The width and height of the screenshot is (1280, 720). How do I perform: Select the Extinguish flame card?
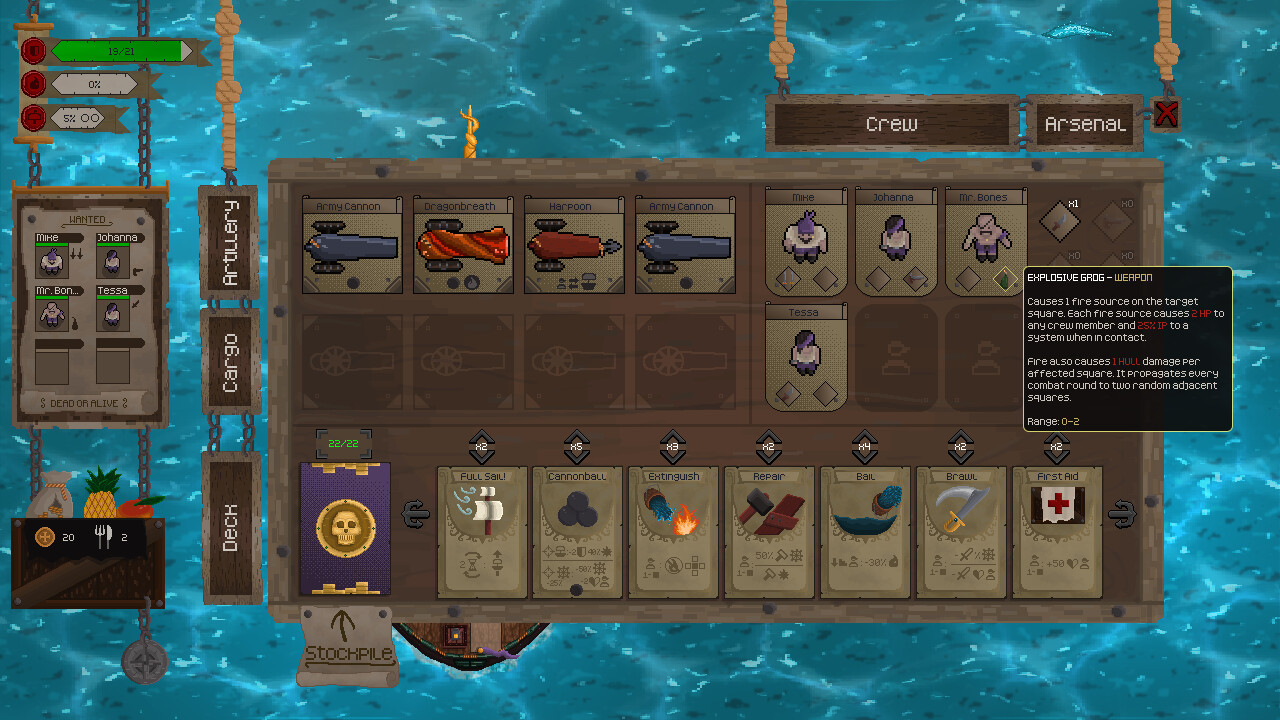673,530
